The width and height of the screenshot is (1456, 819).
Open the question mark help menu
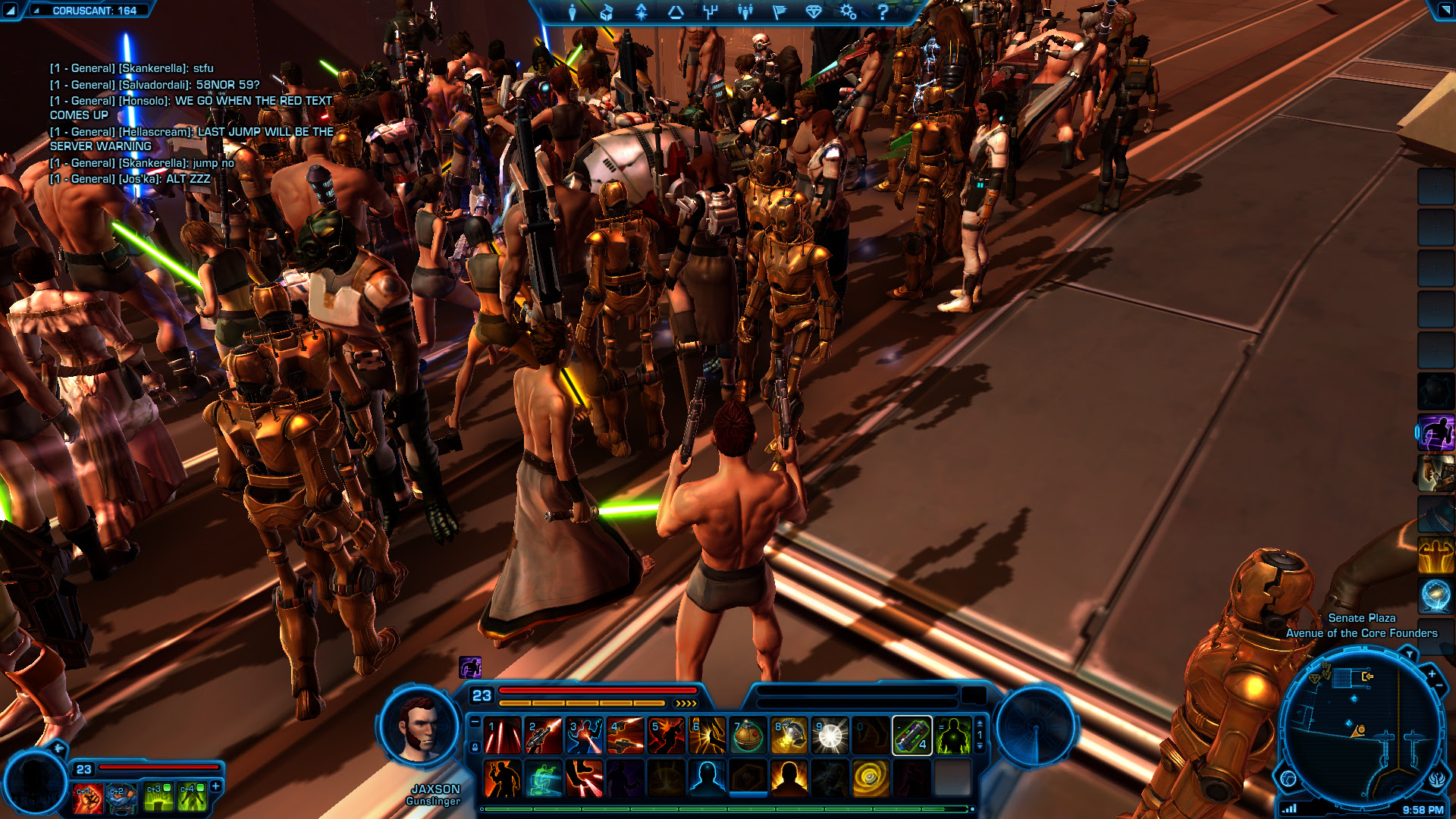point(882,11)
